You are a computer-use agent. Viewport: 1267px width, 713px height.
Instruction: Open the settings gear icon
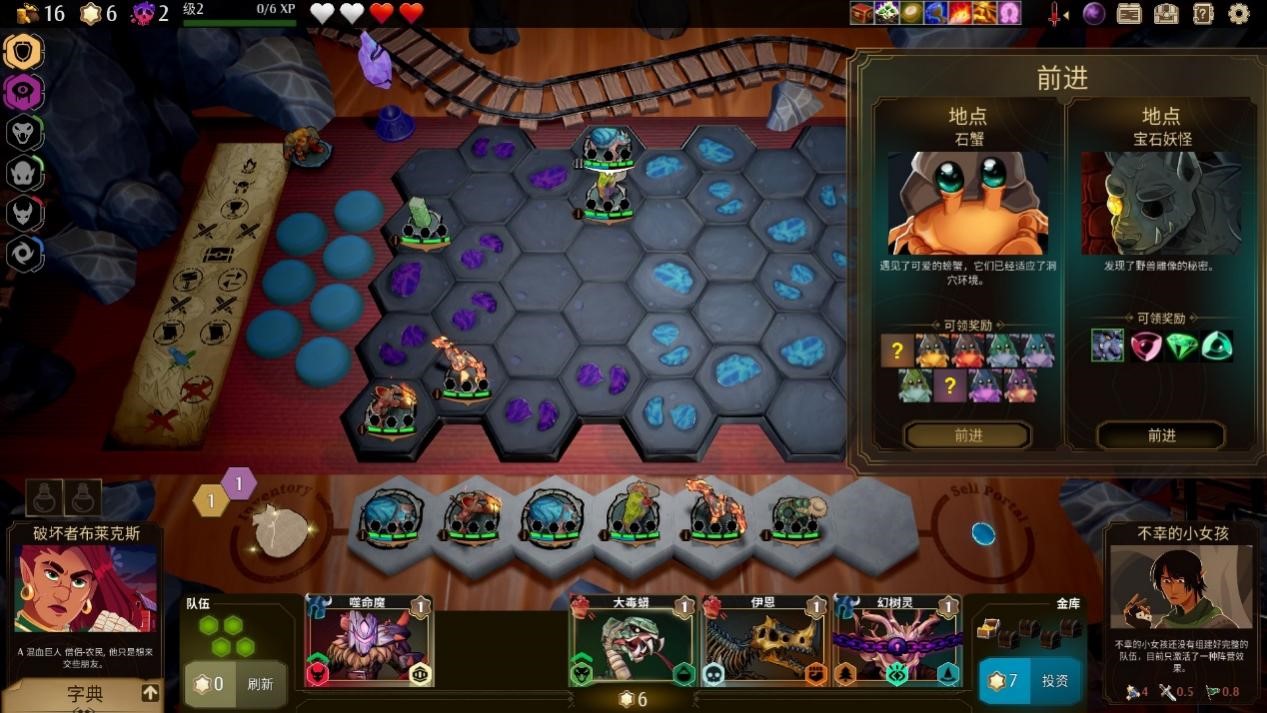coord(1239,14)
